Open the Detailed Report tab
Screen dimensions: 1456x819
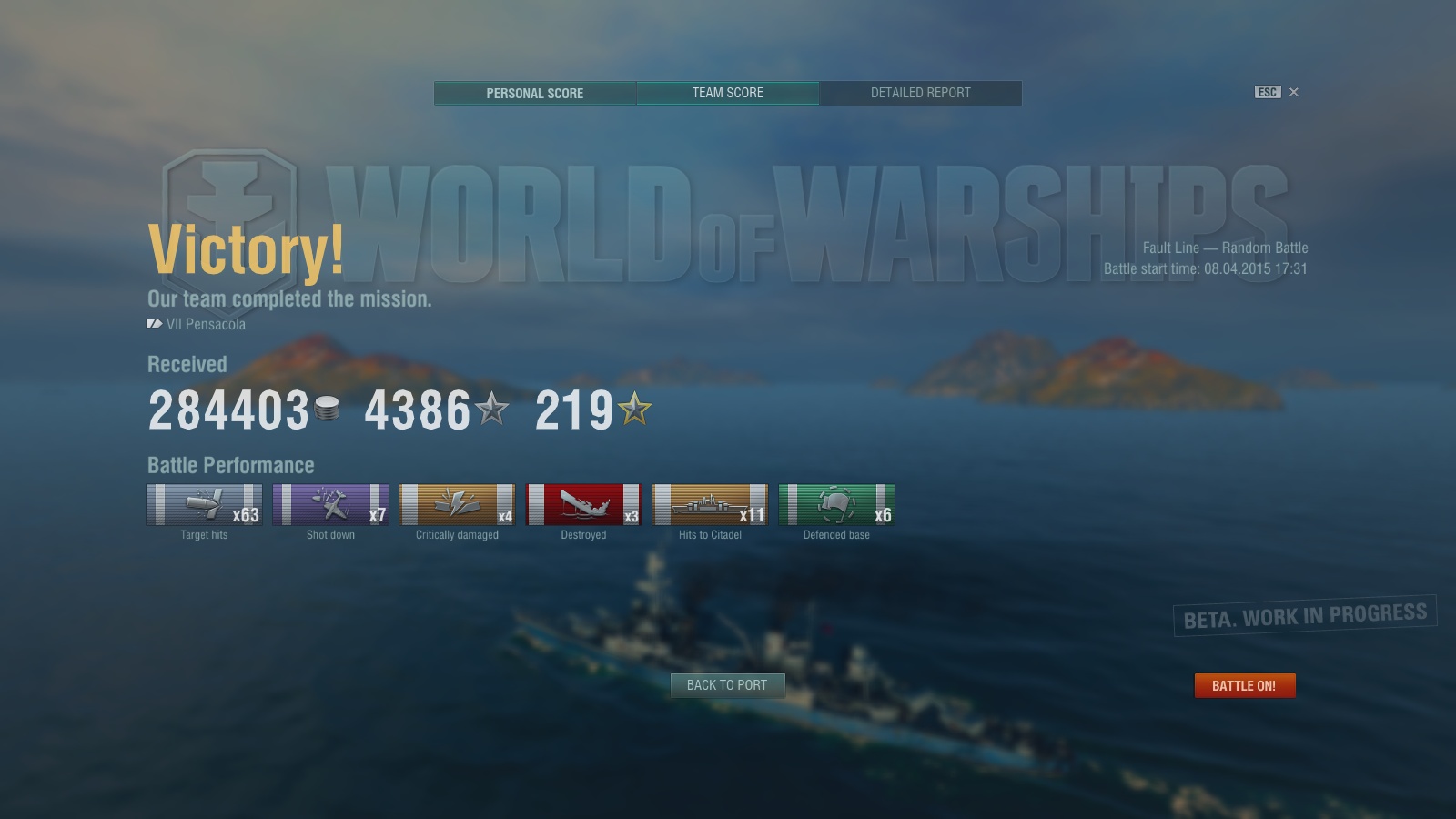tap(921, 93)
